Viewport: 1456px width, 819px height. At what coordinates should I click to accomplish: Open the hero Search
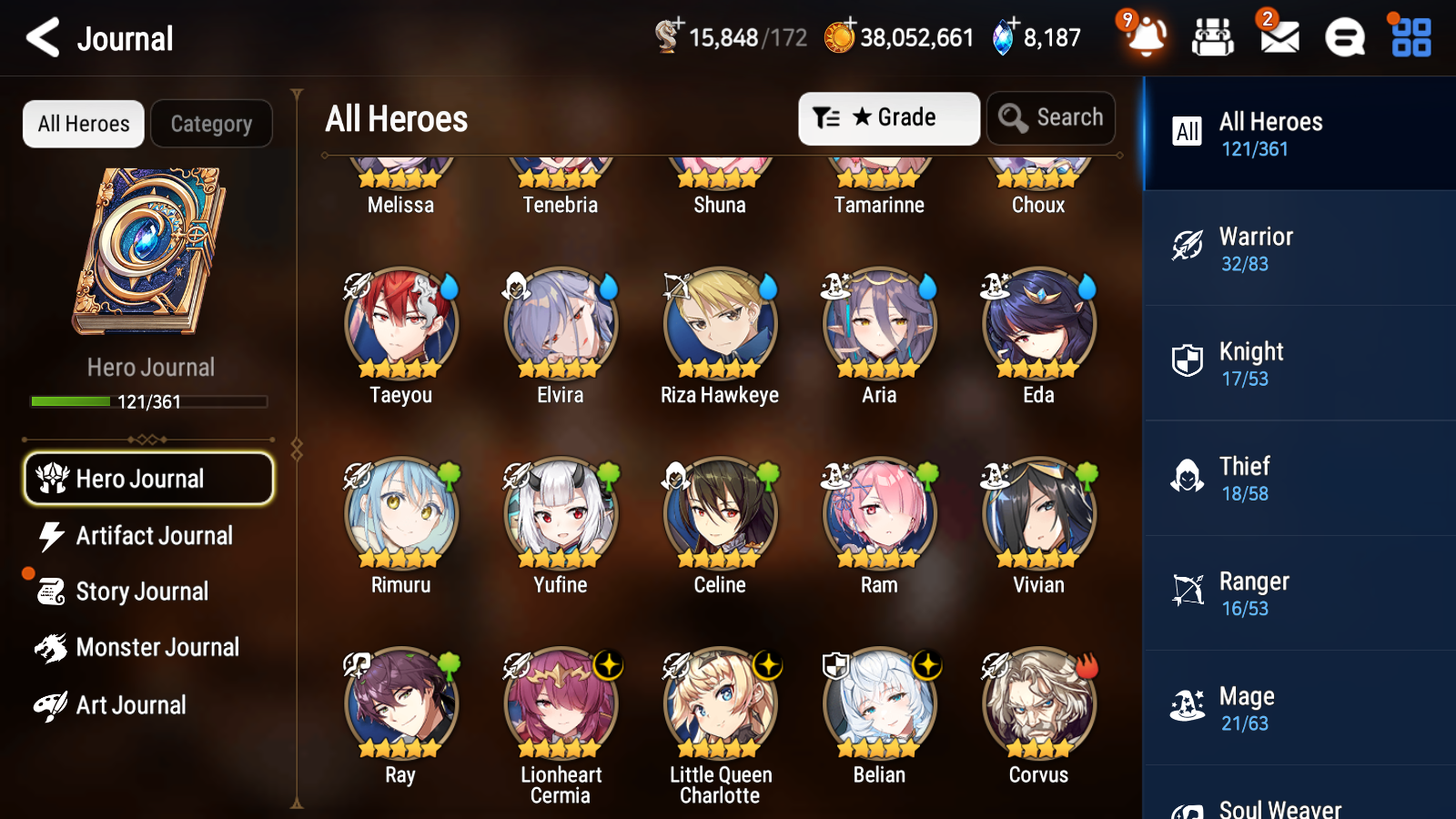point(1050,117)
